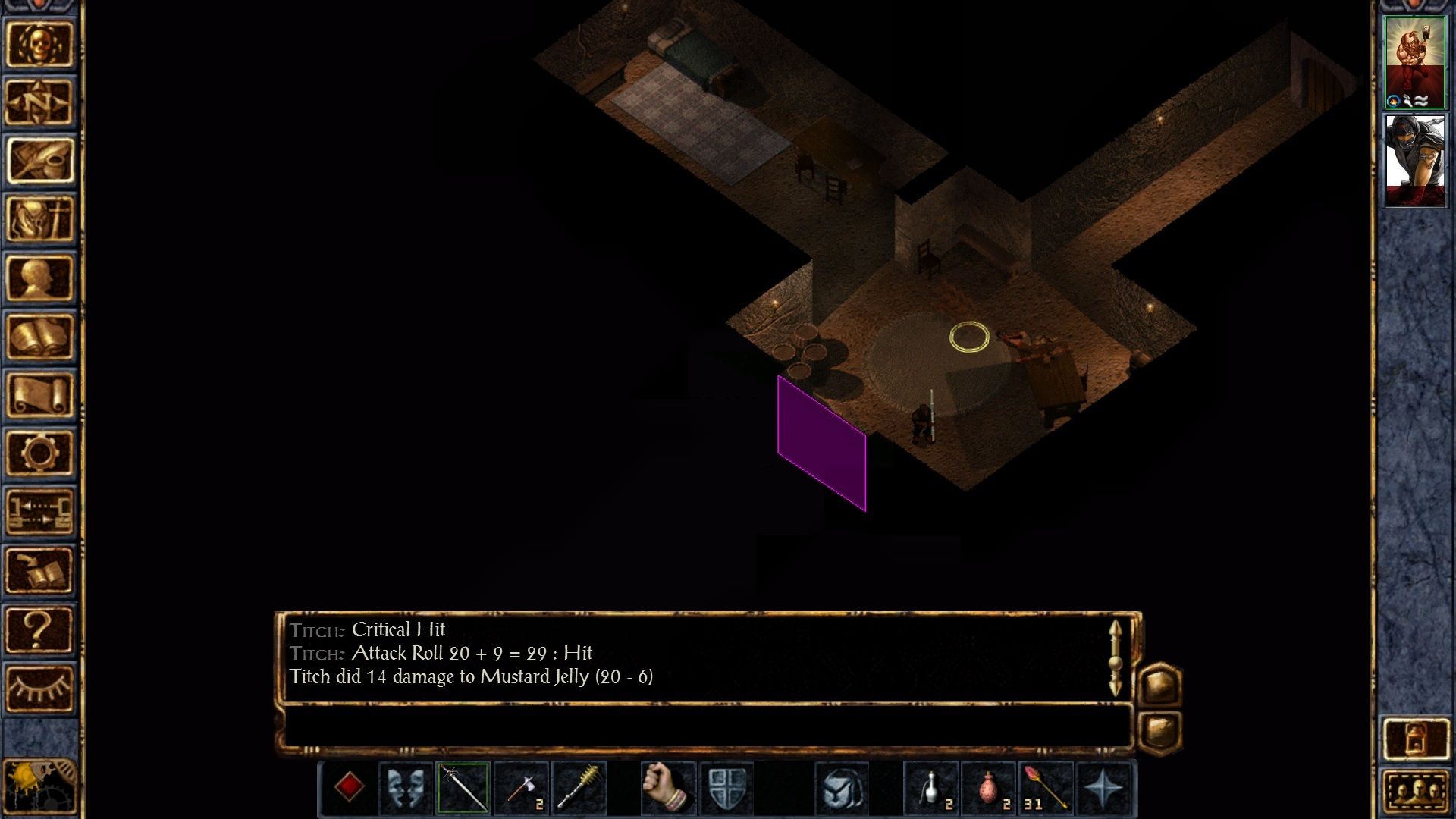Screen dimensions: 1456x819
Task: Switch to the throwing axe weapon slot
Action: tap(522, 788)
